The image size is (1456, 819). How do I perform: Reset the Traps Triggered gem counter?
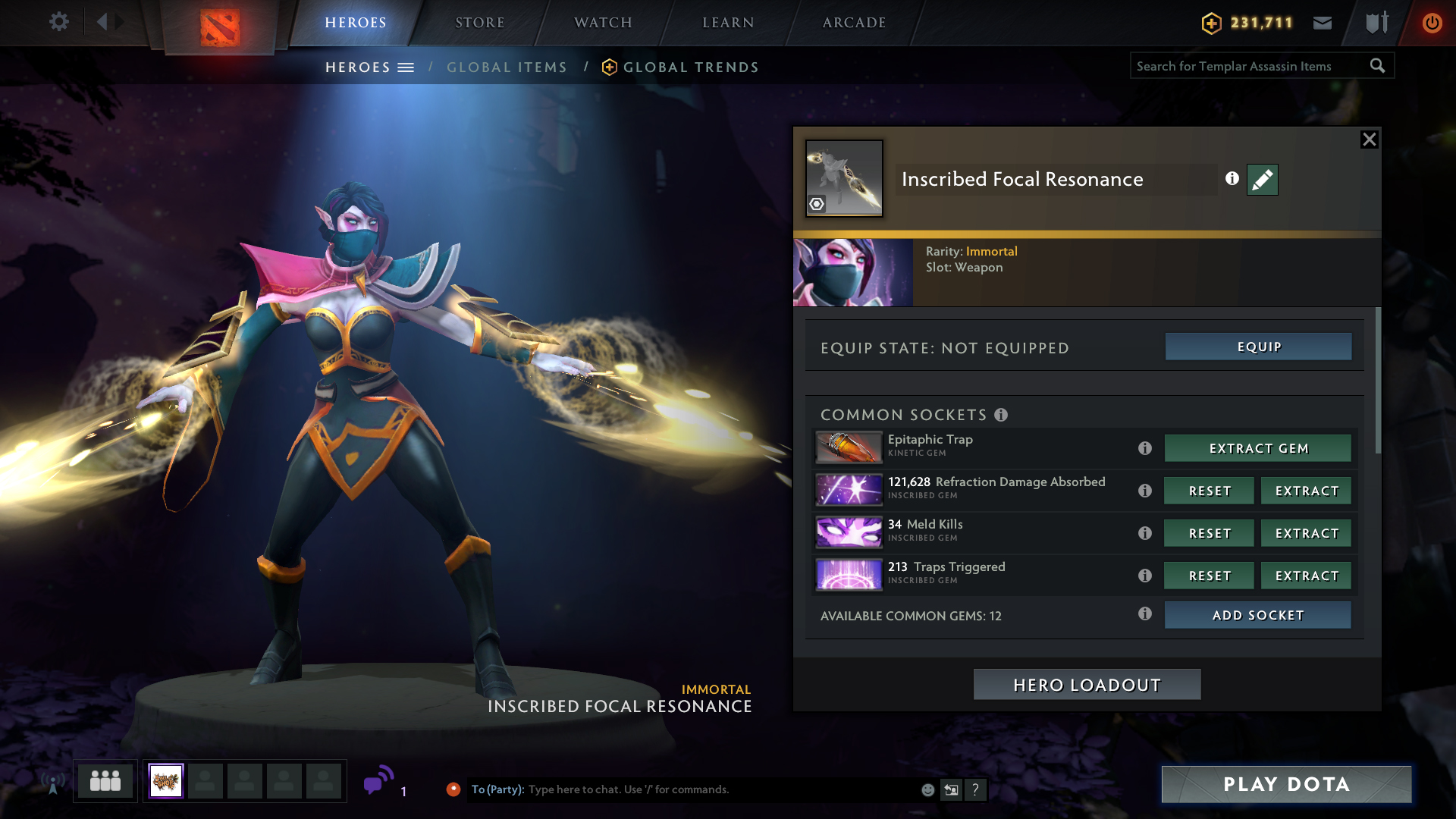pos(1209,576)
